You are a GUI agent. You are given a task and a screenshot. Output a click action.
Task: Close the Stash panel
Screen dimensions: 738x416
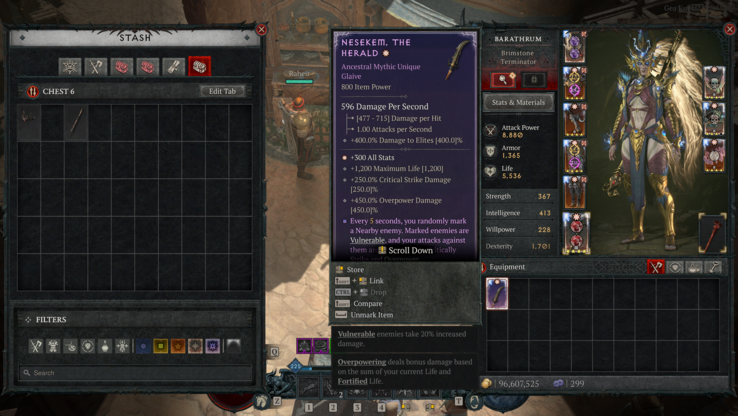(262, 29)
